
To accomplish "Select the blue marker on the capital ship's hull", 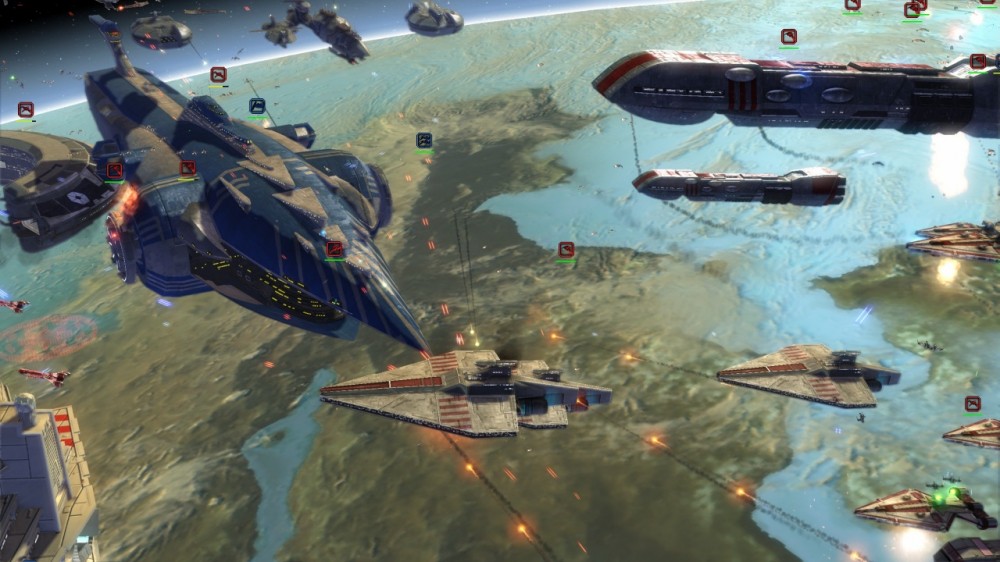I will point(257,105).
